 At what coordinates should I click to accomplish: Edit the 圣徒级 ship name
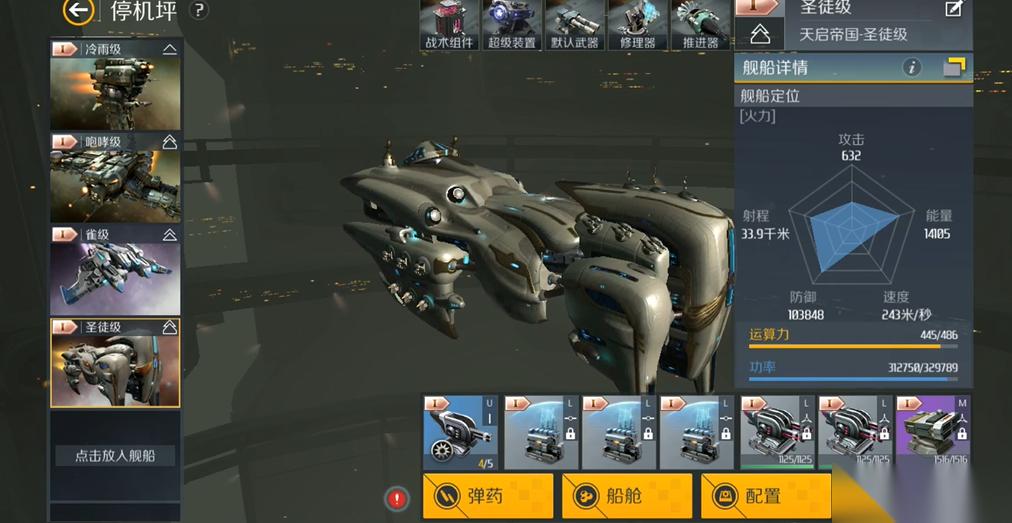[952, 10]
